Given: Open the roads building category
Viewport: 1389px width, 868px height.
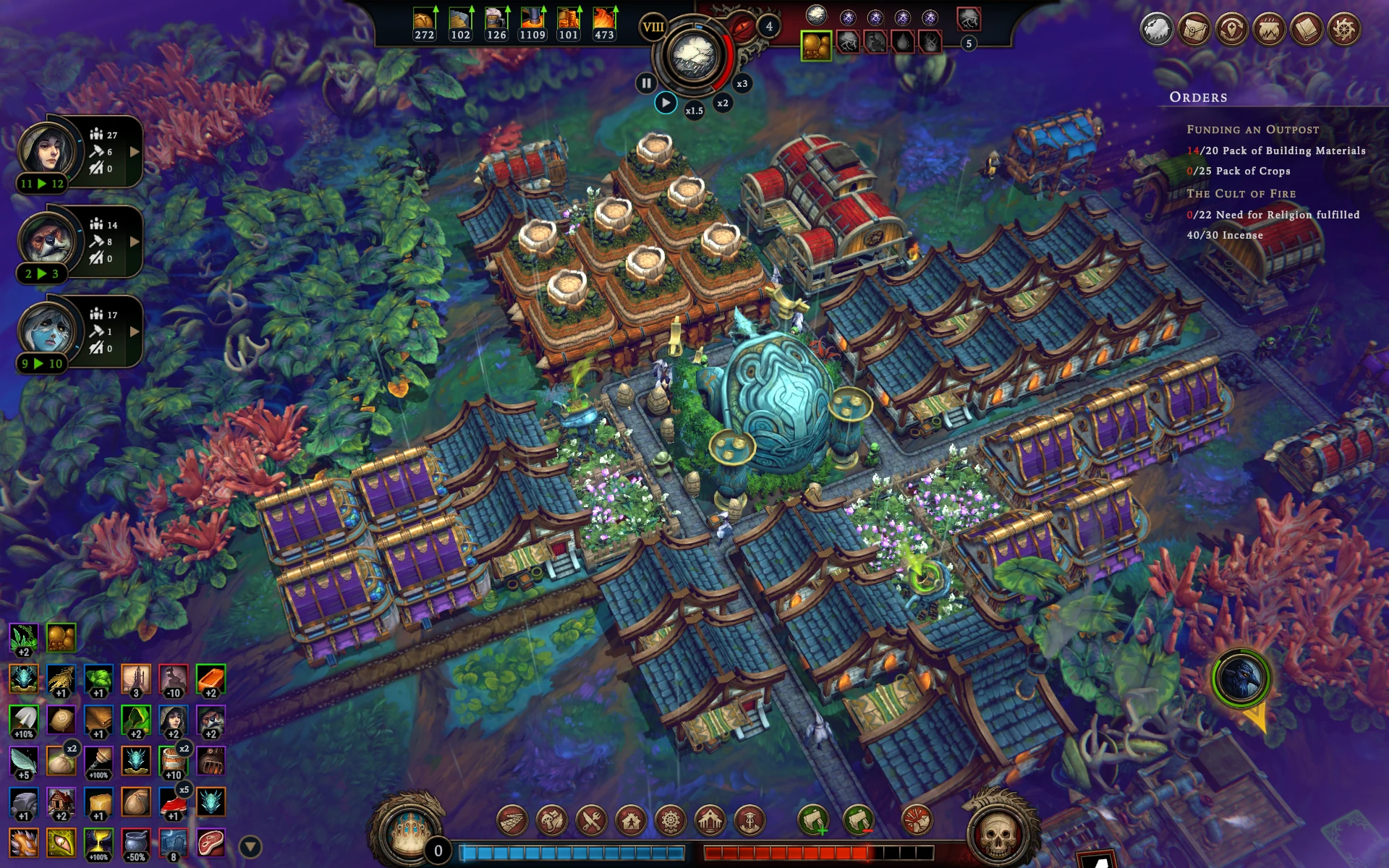Looking at the screenshot, I should pyautogui.click(x=512, y=820).
